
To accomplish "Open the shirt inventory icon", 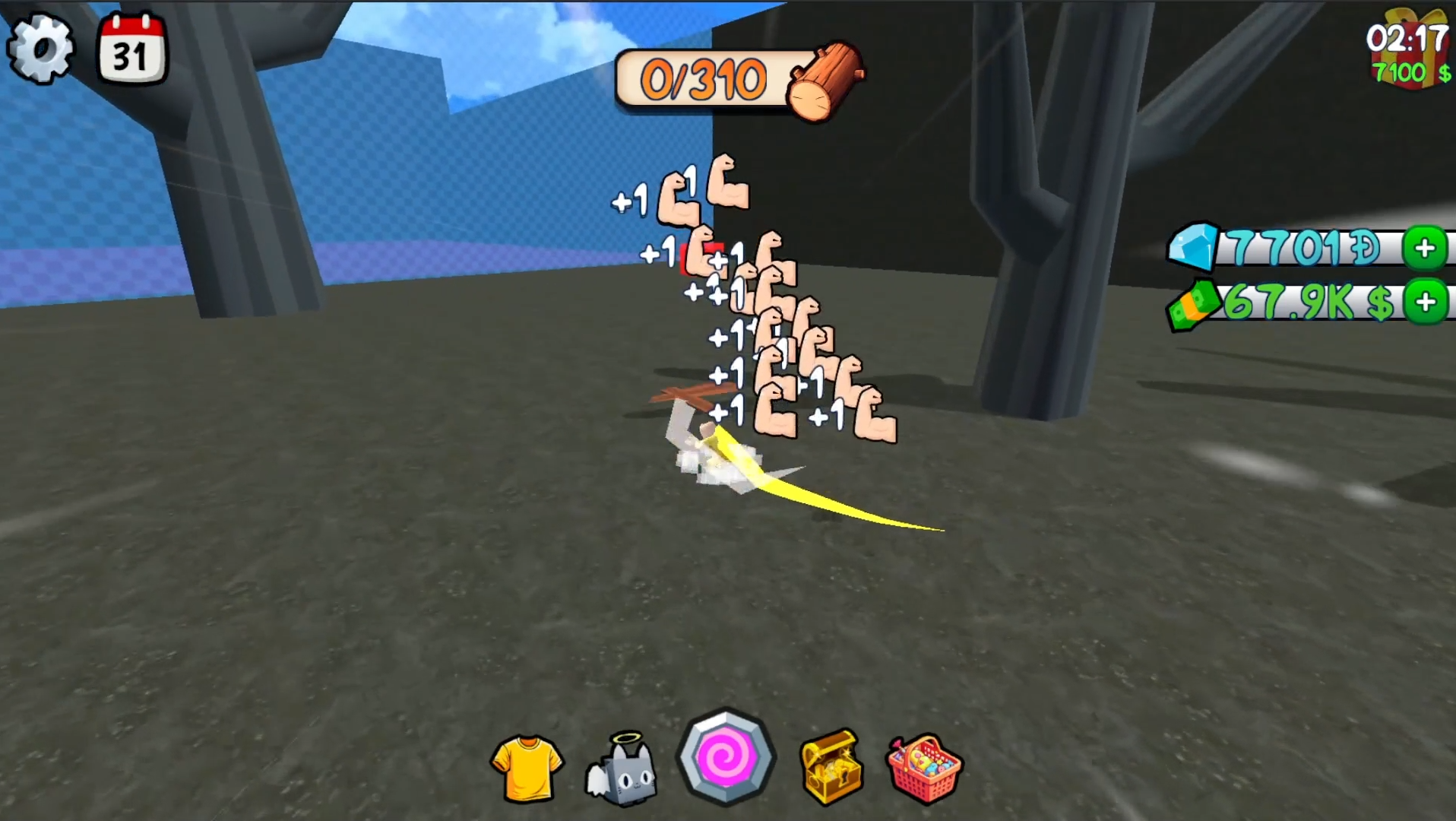I will (x=527, y=768).
